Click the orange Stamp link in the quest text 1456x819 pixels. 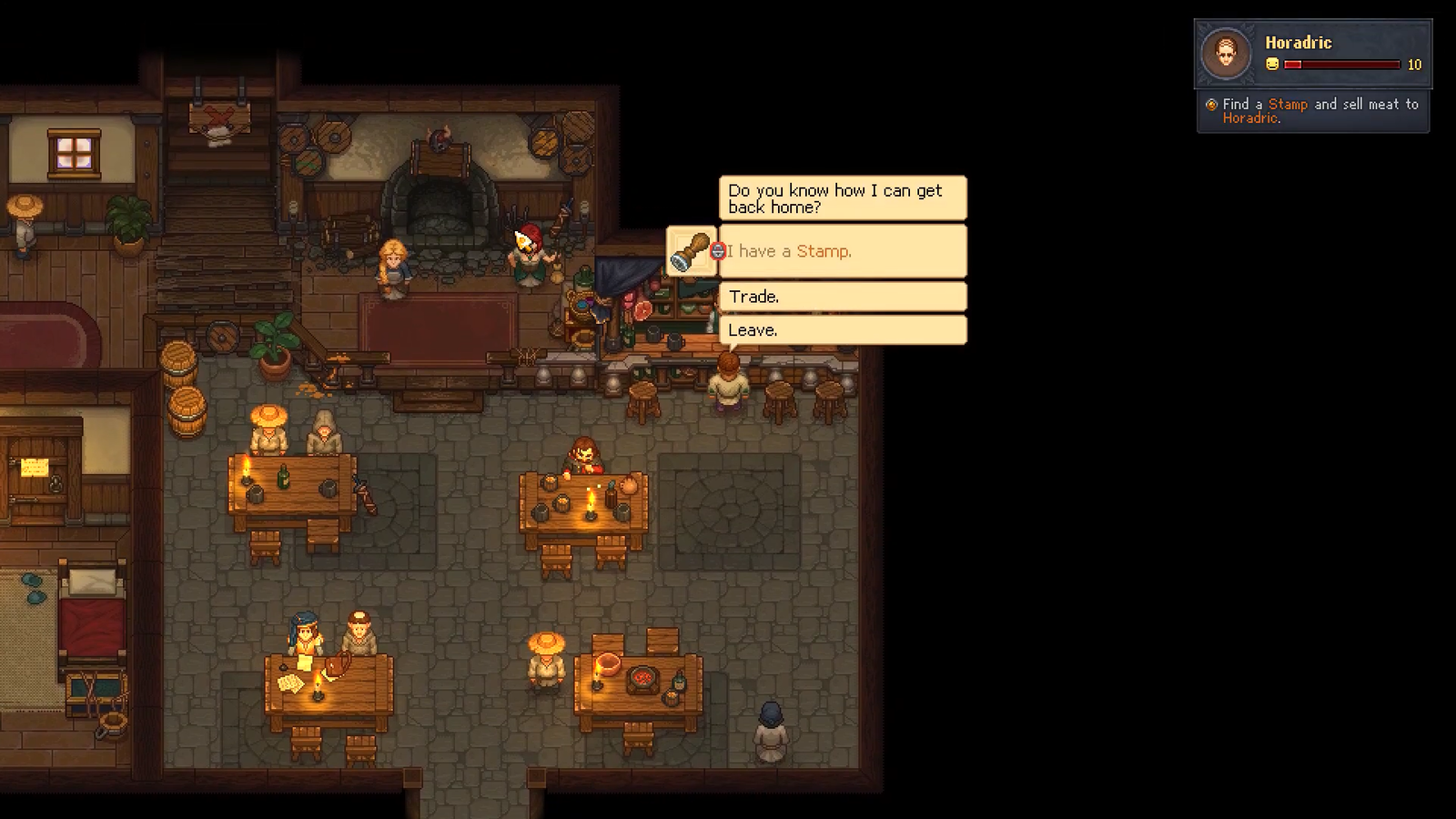1287,104
